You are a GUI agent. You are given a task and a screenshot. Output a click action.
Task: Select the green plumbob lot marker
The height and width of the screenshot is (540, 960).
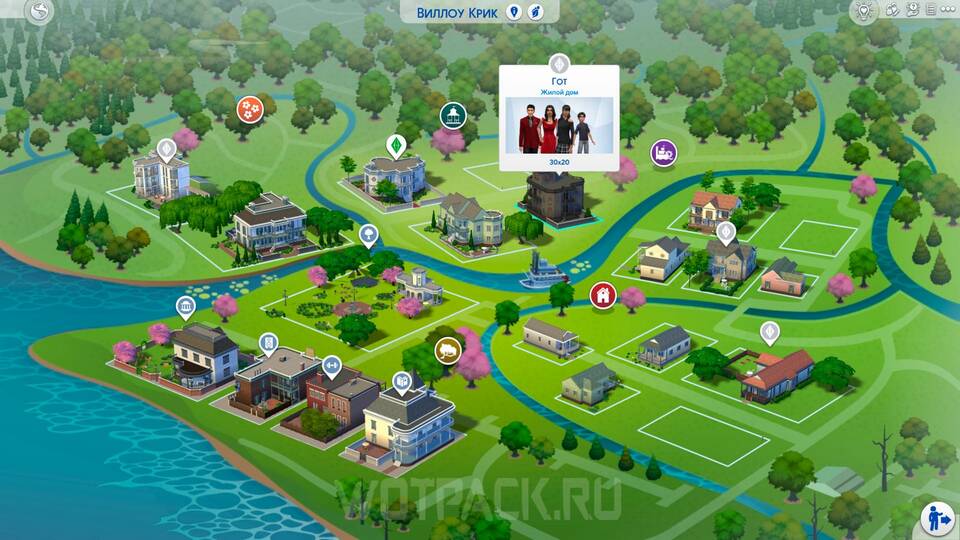(x=395, y=145)
